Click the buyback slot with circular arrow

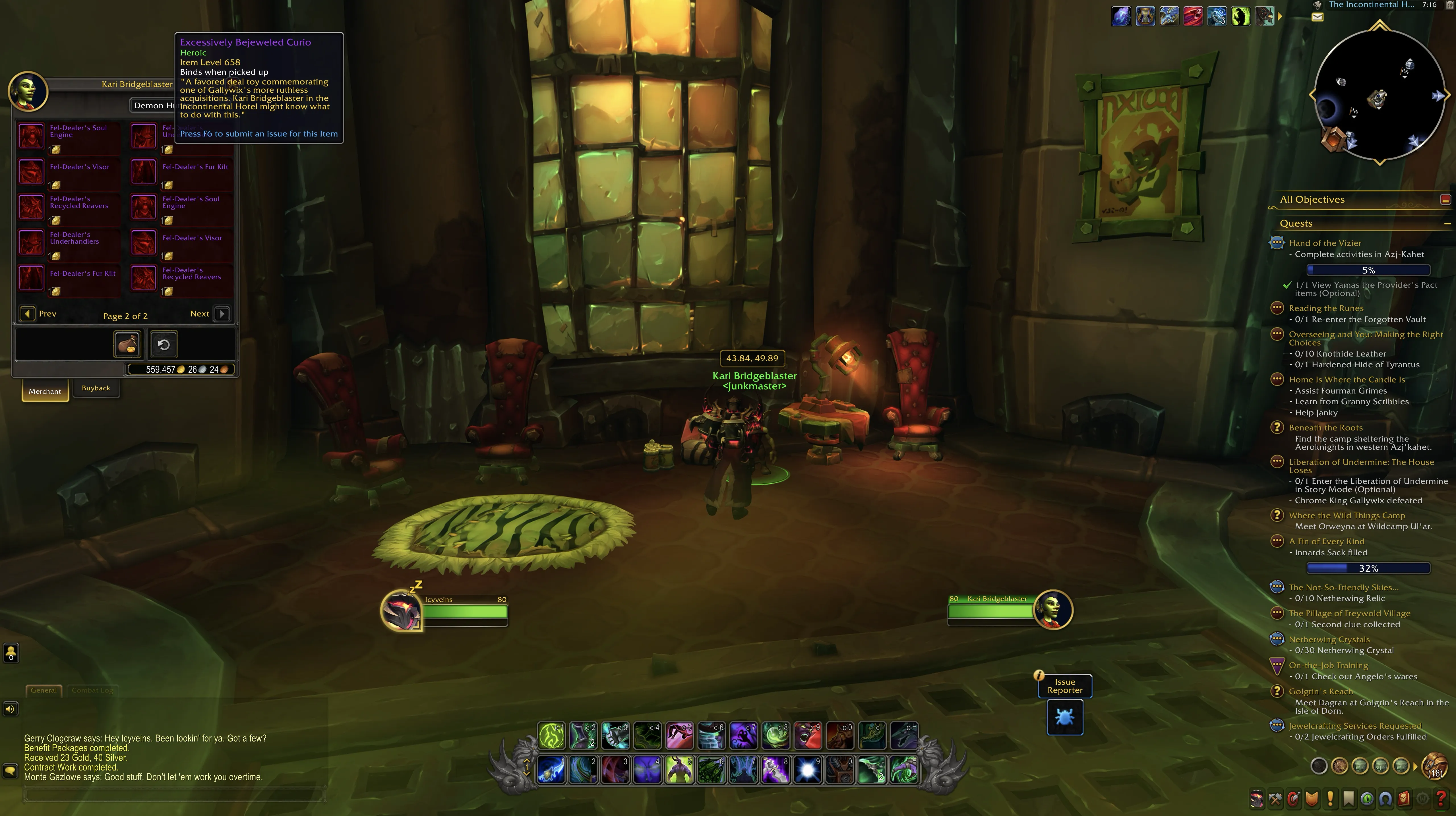163,344
